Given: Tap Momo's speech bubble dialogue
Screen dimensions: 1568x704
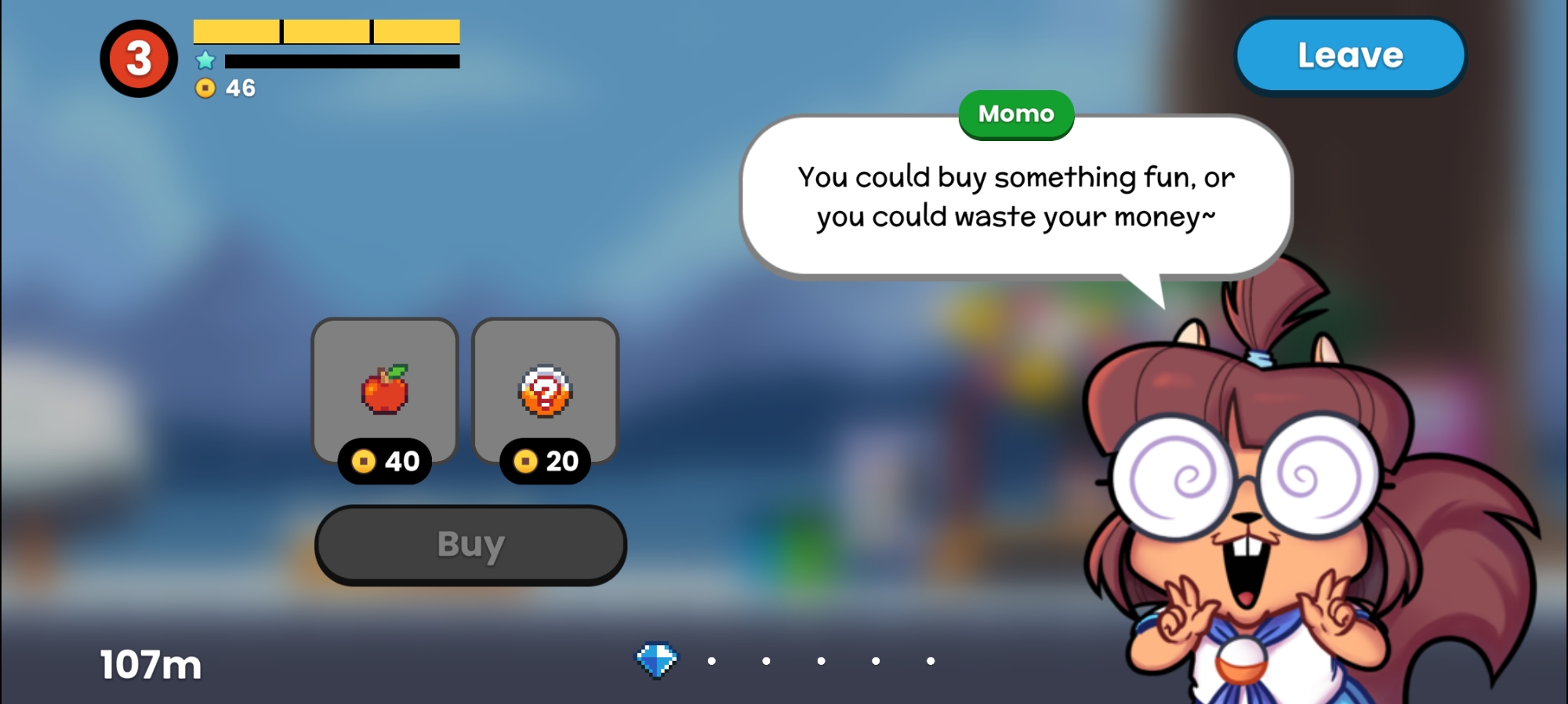Looking at the screenshot, I should point(1015,198).
